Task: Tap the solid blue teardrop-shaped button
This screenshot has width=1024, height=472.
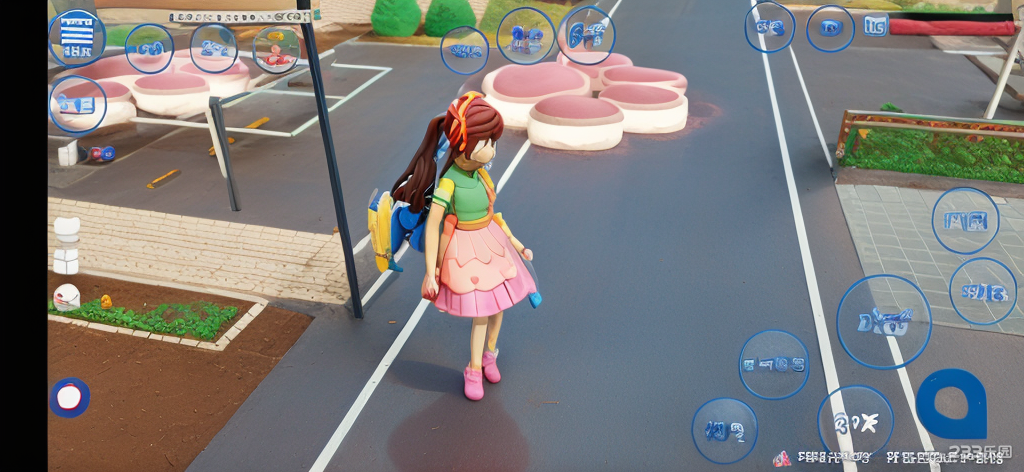Action: coord(951,404)
